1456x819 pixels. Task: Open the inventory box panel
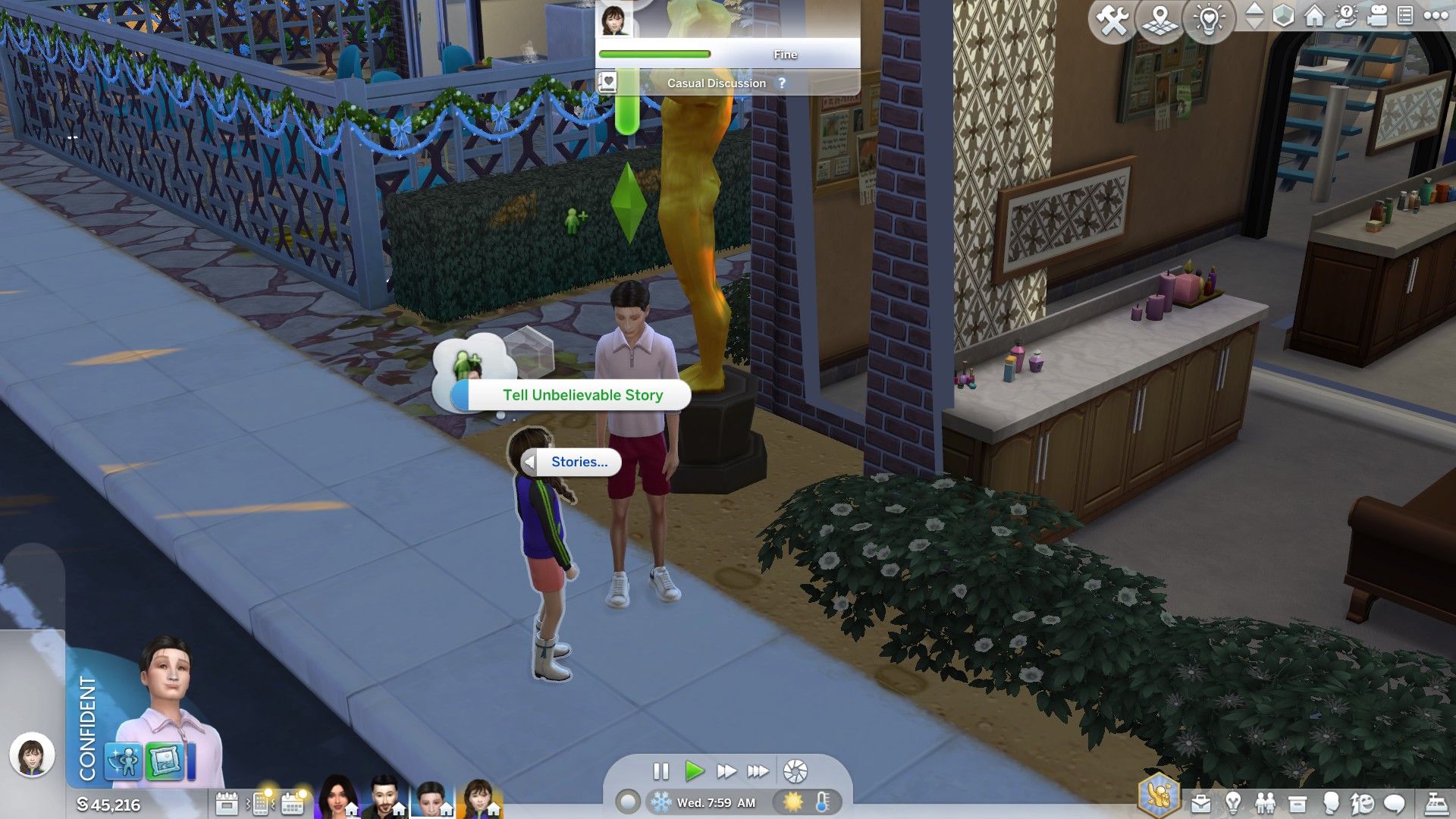(x=1298, y=803)
